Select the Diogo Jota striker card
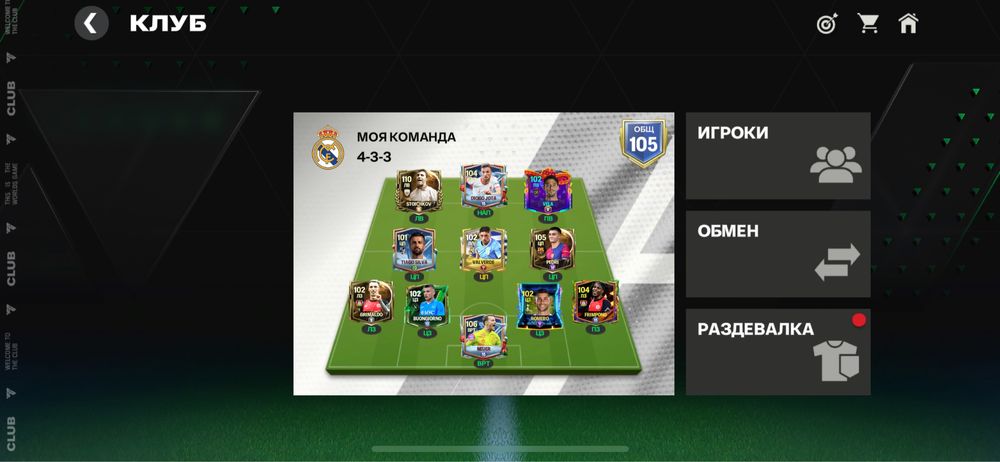This screenshot has width=1000, height=462. [483, 186]
